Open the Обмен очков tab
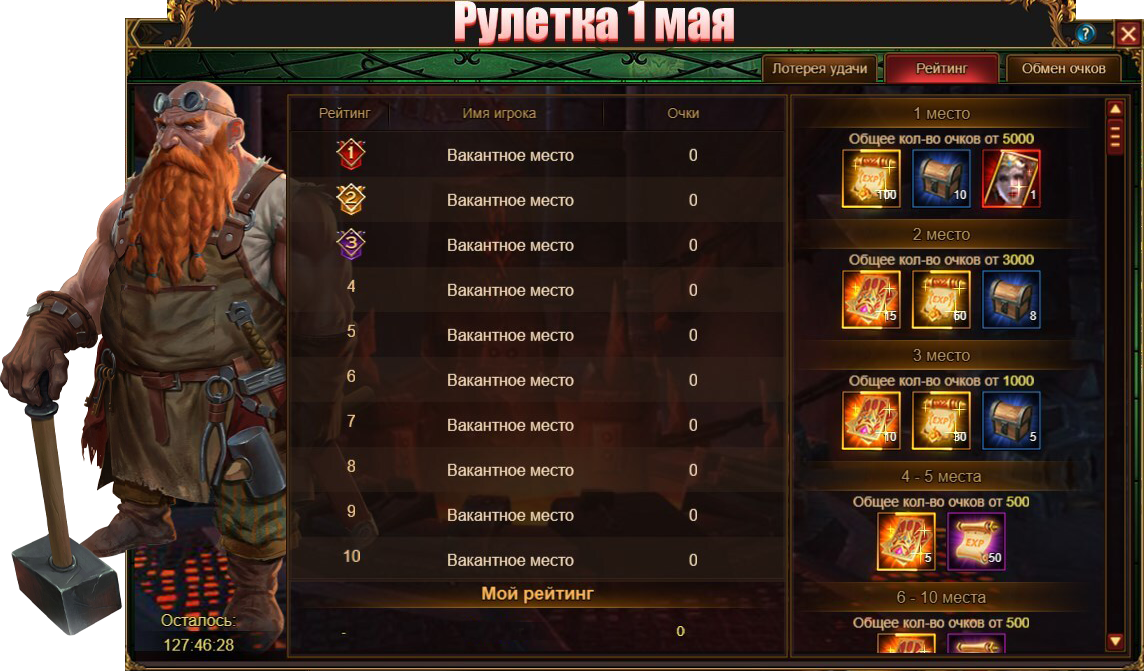Screen dimensions: 1144x671 [x=1063, y=68]
